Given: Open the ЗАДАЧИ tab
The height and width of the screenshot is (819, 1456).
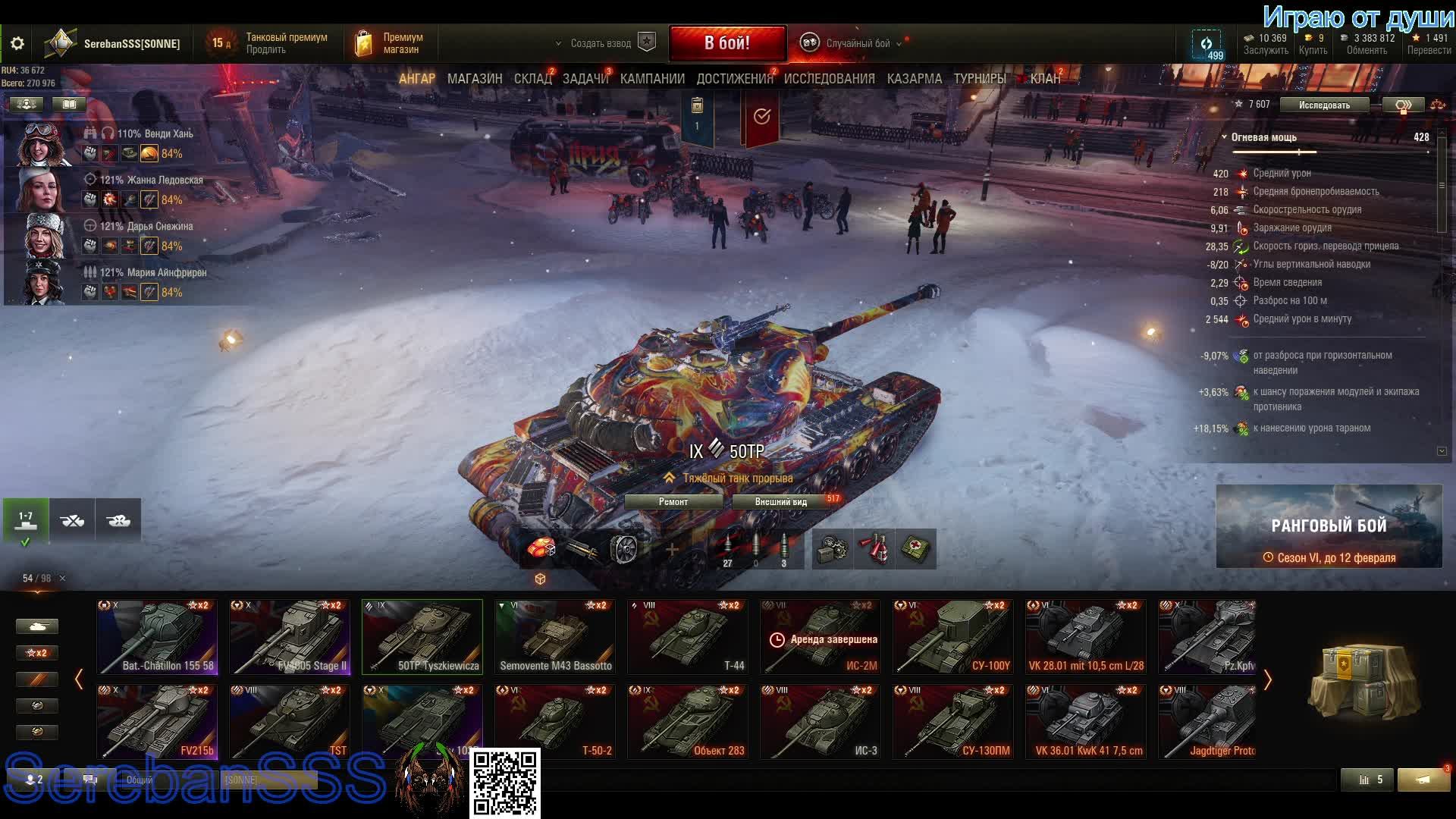Looking at the screenshot, I should (x=585, y=79).
